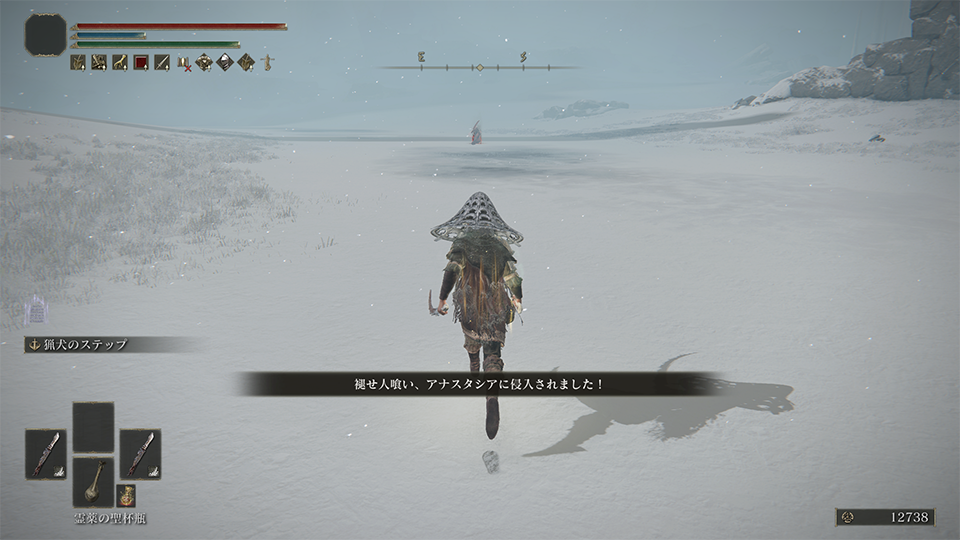Select the right-hand weapon slot
960x540 pixels.
pyautogui.click(x=140, y=453)
